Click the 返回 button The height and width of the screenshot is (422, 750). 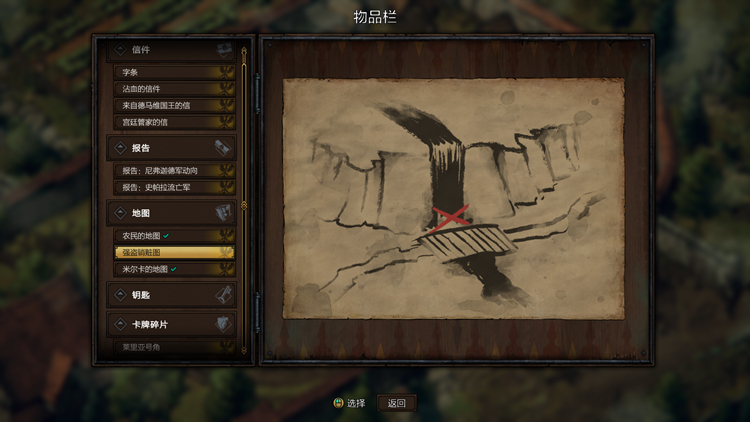[397, 403]
